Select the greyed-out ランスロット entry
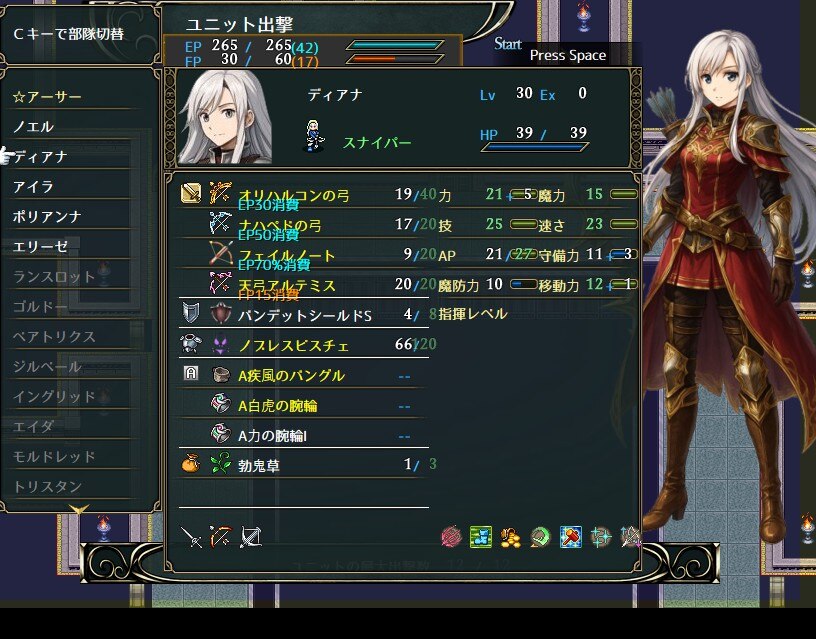816x639 pixels. (54, 277)
